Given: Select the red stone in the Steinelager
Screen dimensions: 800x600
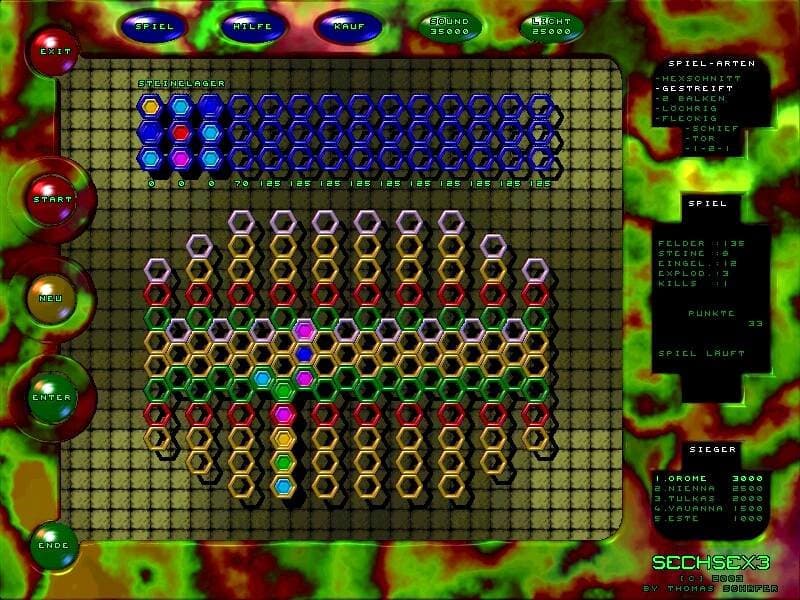Looking at the screenshot, I should pyautogui.click(x=180, y=132).
